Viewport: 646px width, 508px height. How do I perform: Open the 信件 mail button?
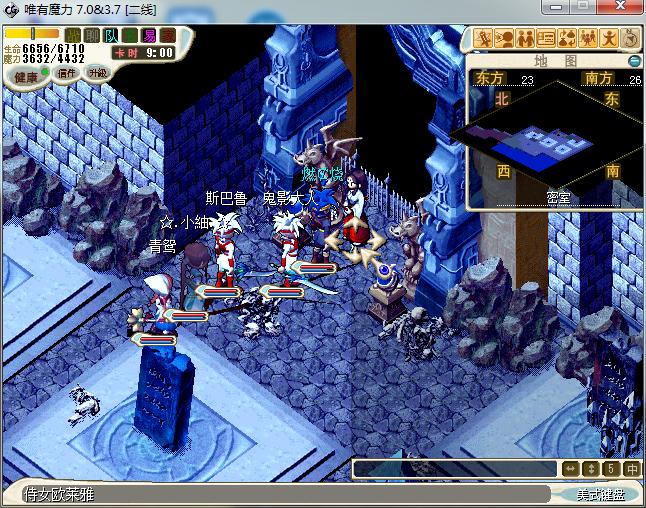click(x=68, y=73)
